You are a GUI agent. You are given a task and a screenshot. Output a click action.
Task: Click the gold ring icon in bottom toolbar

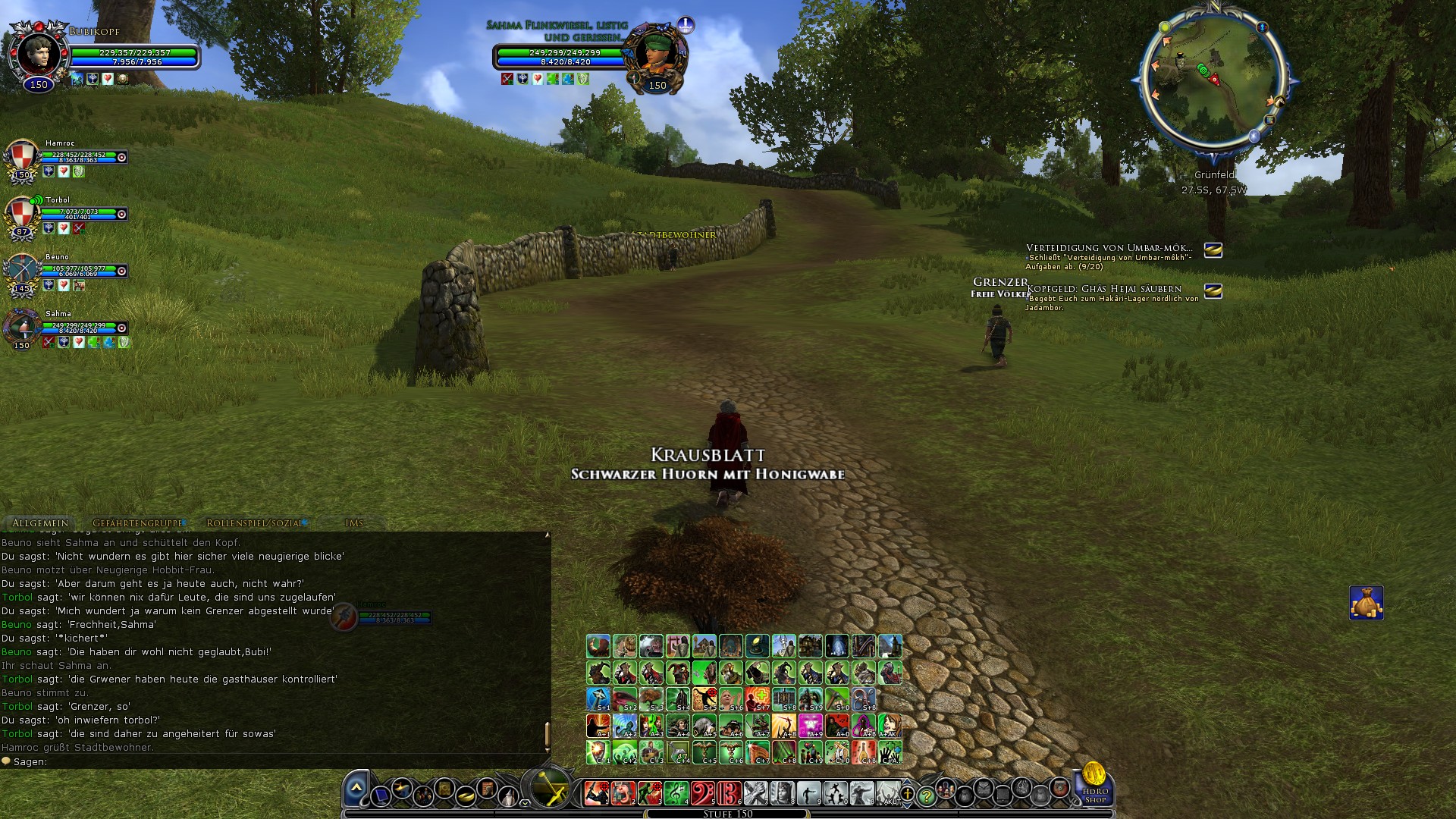coord(465,796)
